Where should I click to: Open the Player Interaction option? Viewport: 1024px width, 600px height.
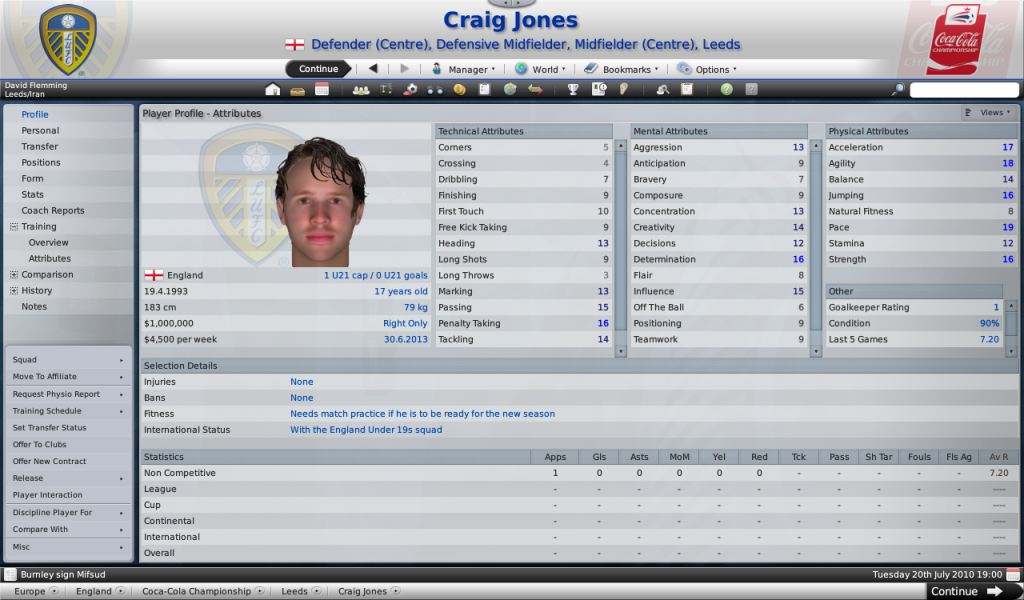[47, 495]
